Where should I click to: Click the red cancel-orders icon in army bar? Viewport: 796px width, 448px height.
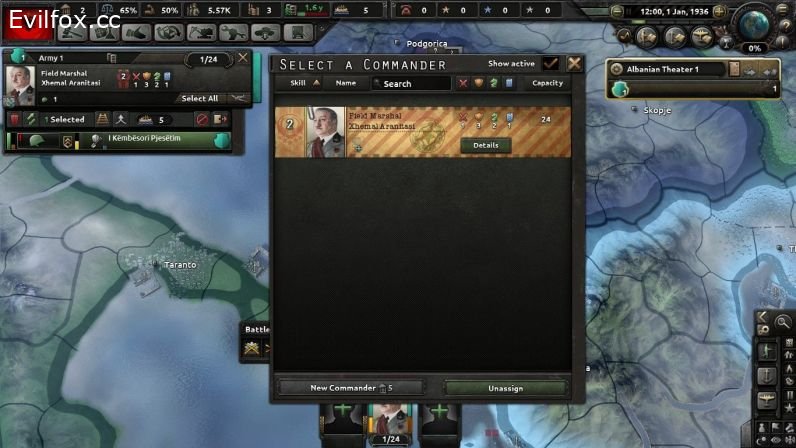click(x=201, y=119)
